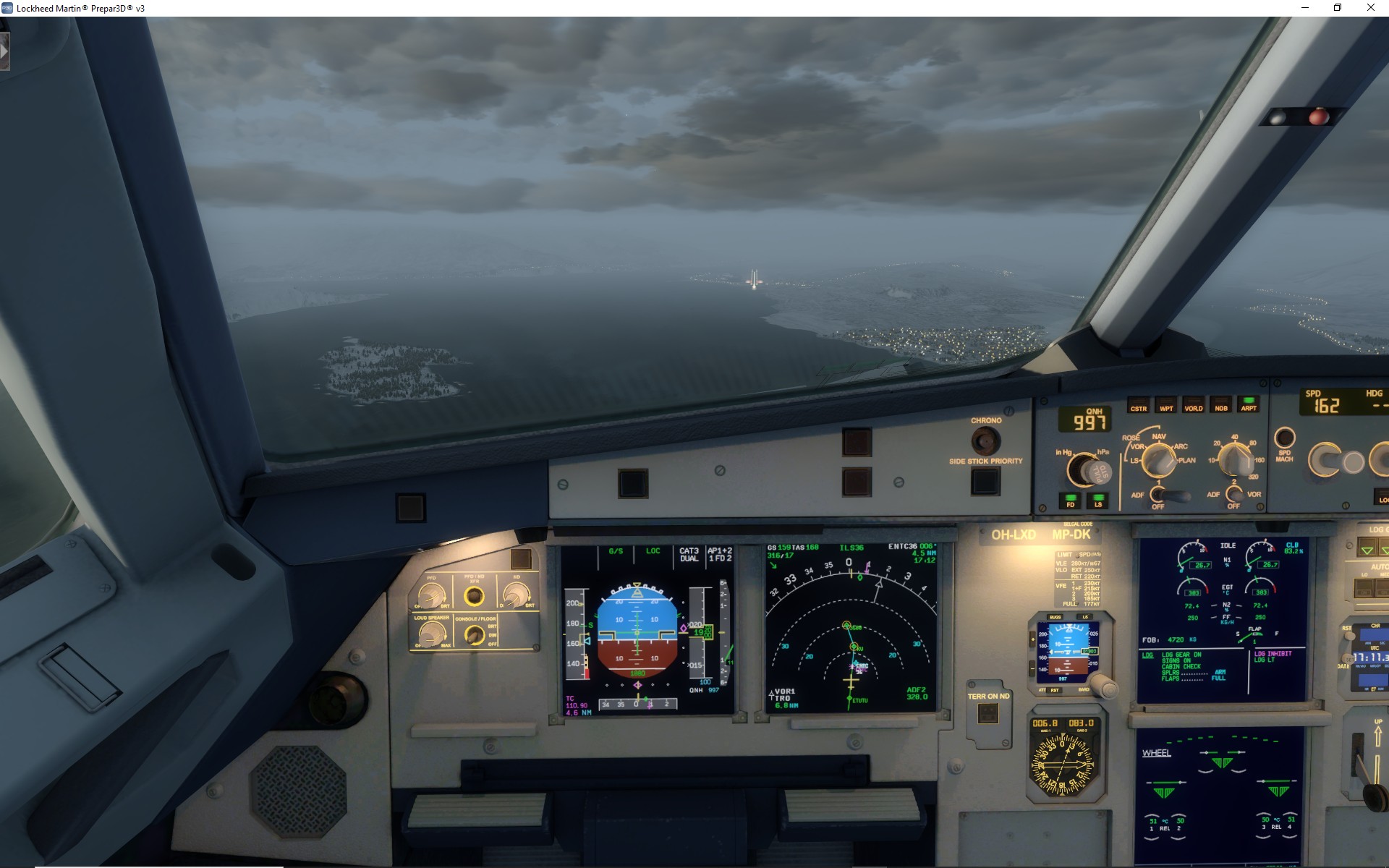Click the PFD/ND XFR button
This screenshot has height=868, width=1389.
[474, 596]
